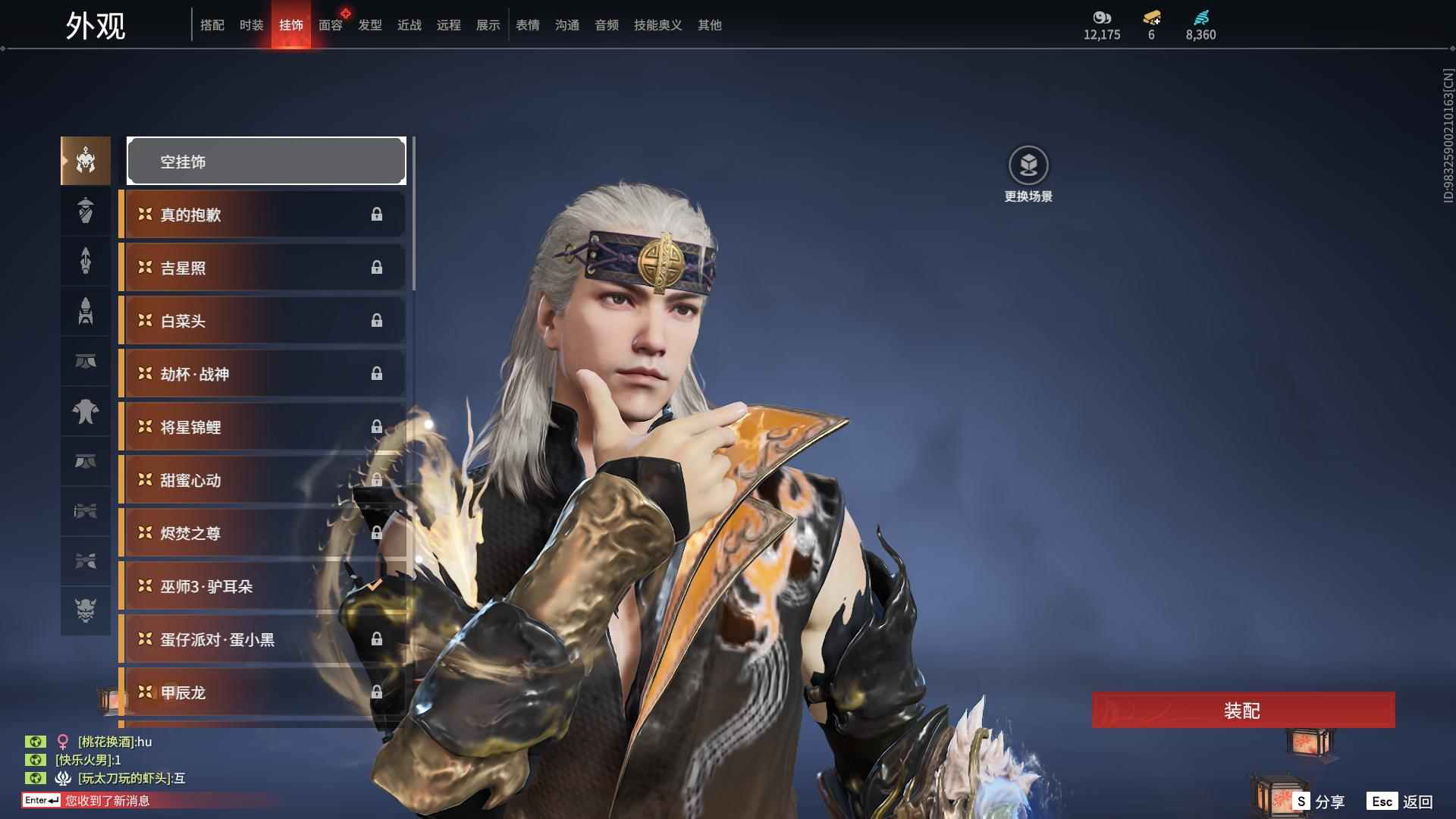Open the 搭配 tab

(x=212, y=25)
